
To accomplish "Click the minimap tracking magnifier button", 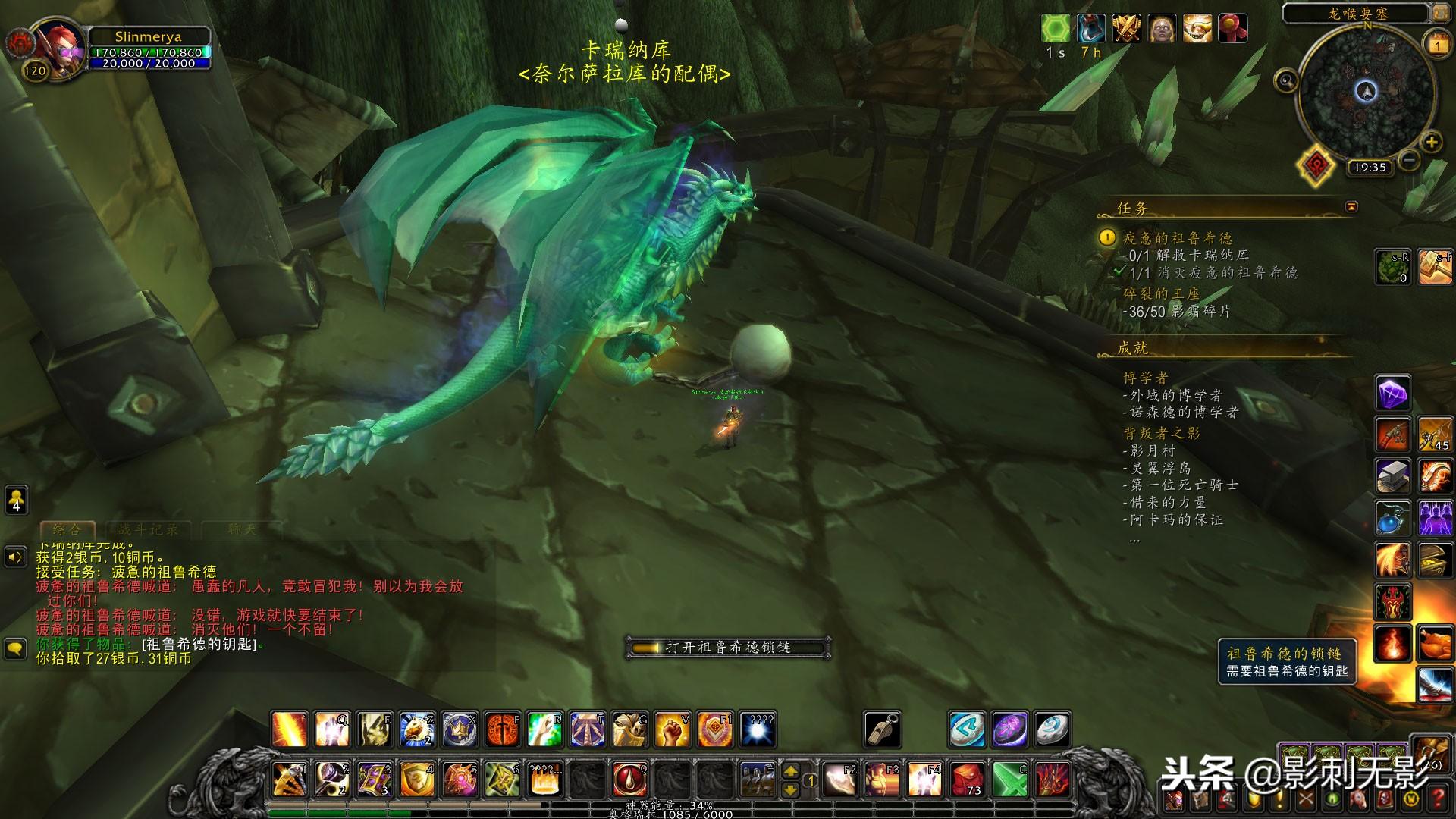I will (1286, 80).
